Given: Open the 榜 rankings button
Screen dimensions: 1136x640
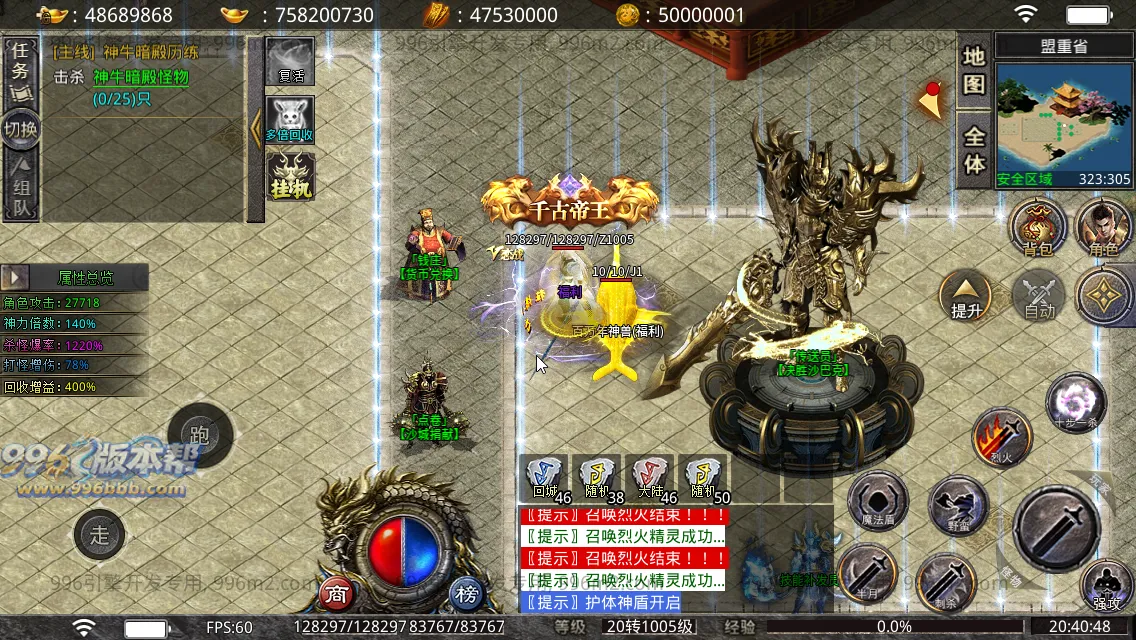Looking at the screenshot, I should click(466, 593).
